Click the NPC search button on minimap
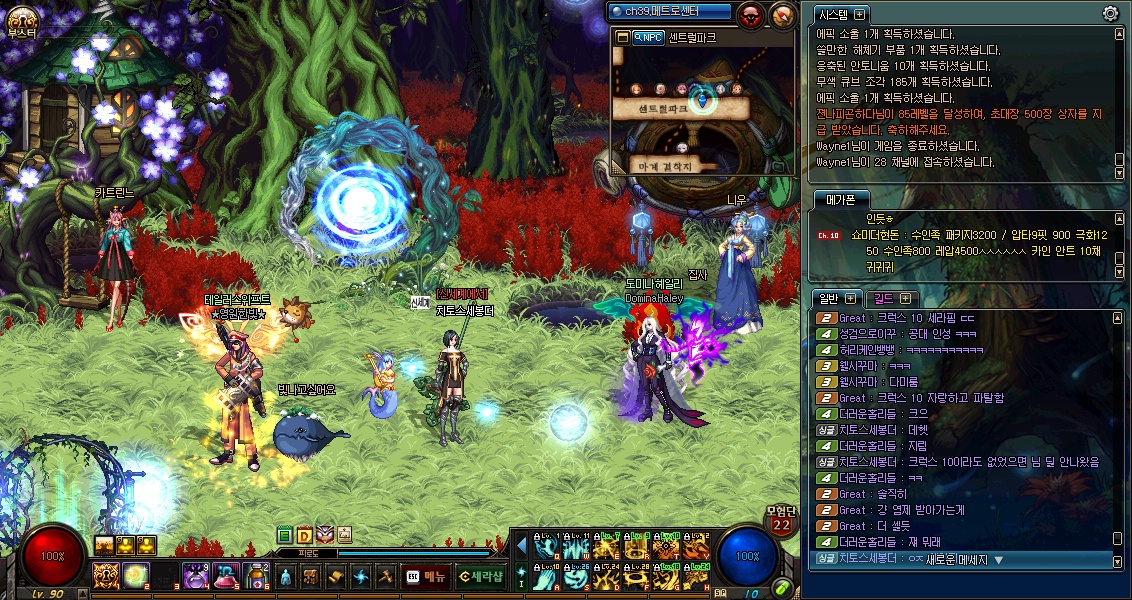 point(647,37)
